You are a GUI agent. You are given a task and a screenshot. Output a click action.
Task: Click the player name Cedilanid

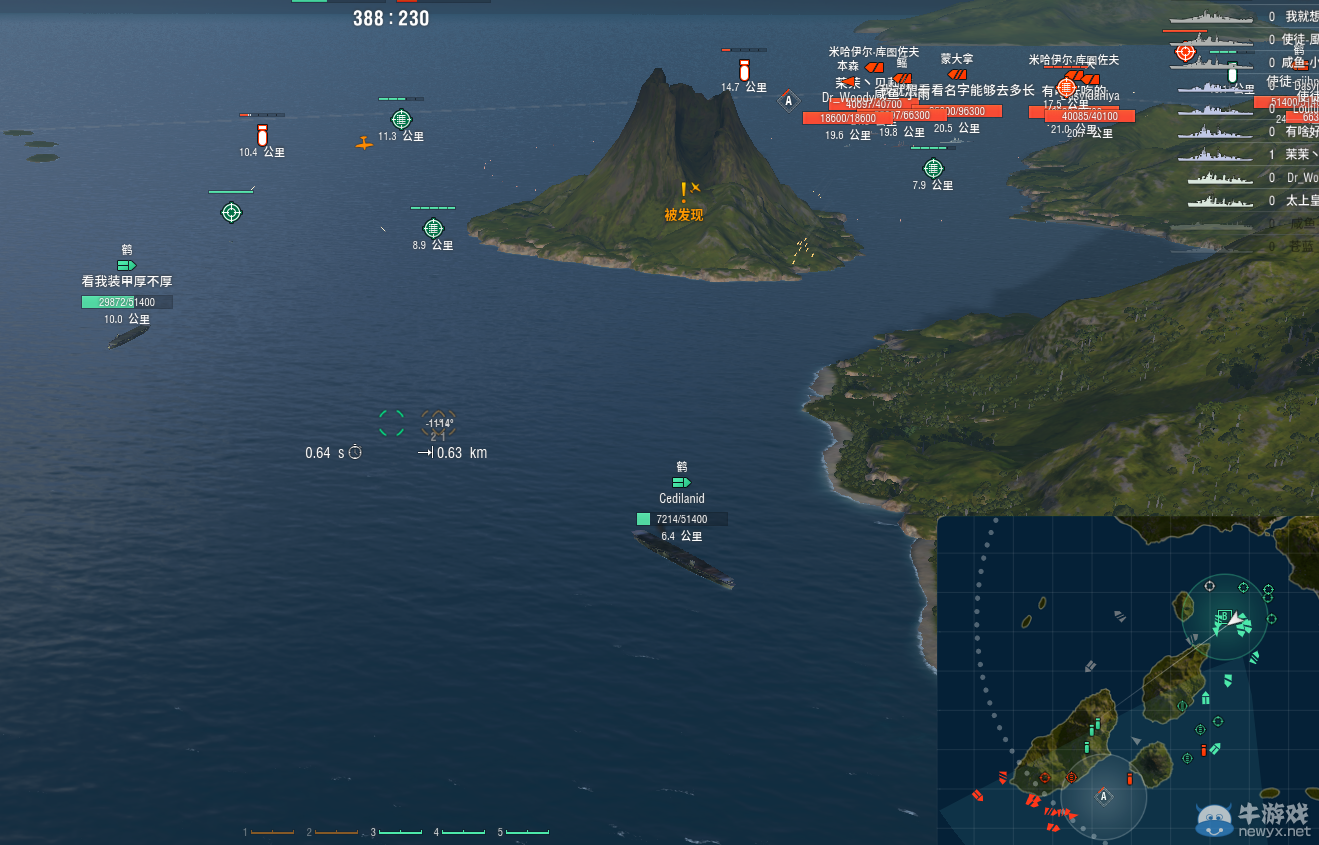(681, 498)
